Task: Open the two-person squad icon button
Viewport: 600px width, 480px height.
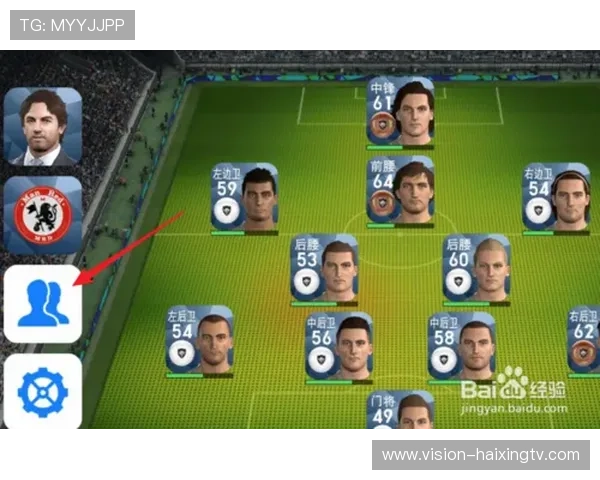Action: [43, 303]
